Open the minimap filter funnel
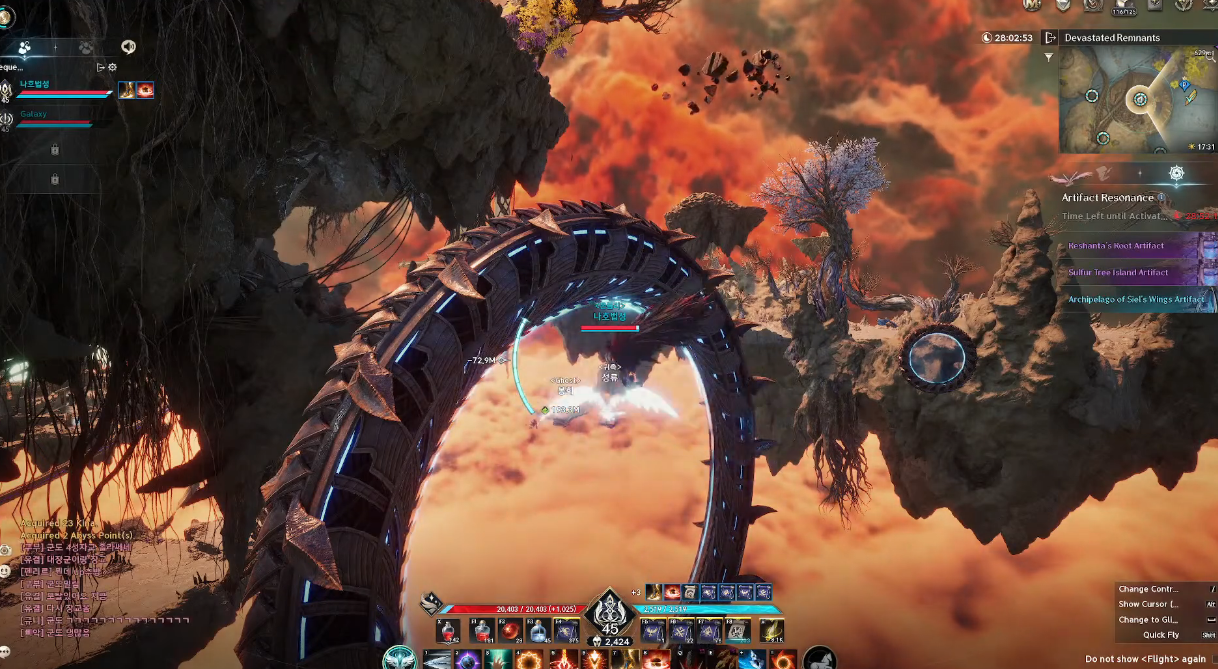1218x669 pixels. 1049,58
